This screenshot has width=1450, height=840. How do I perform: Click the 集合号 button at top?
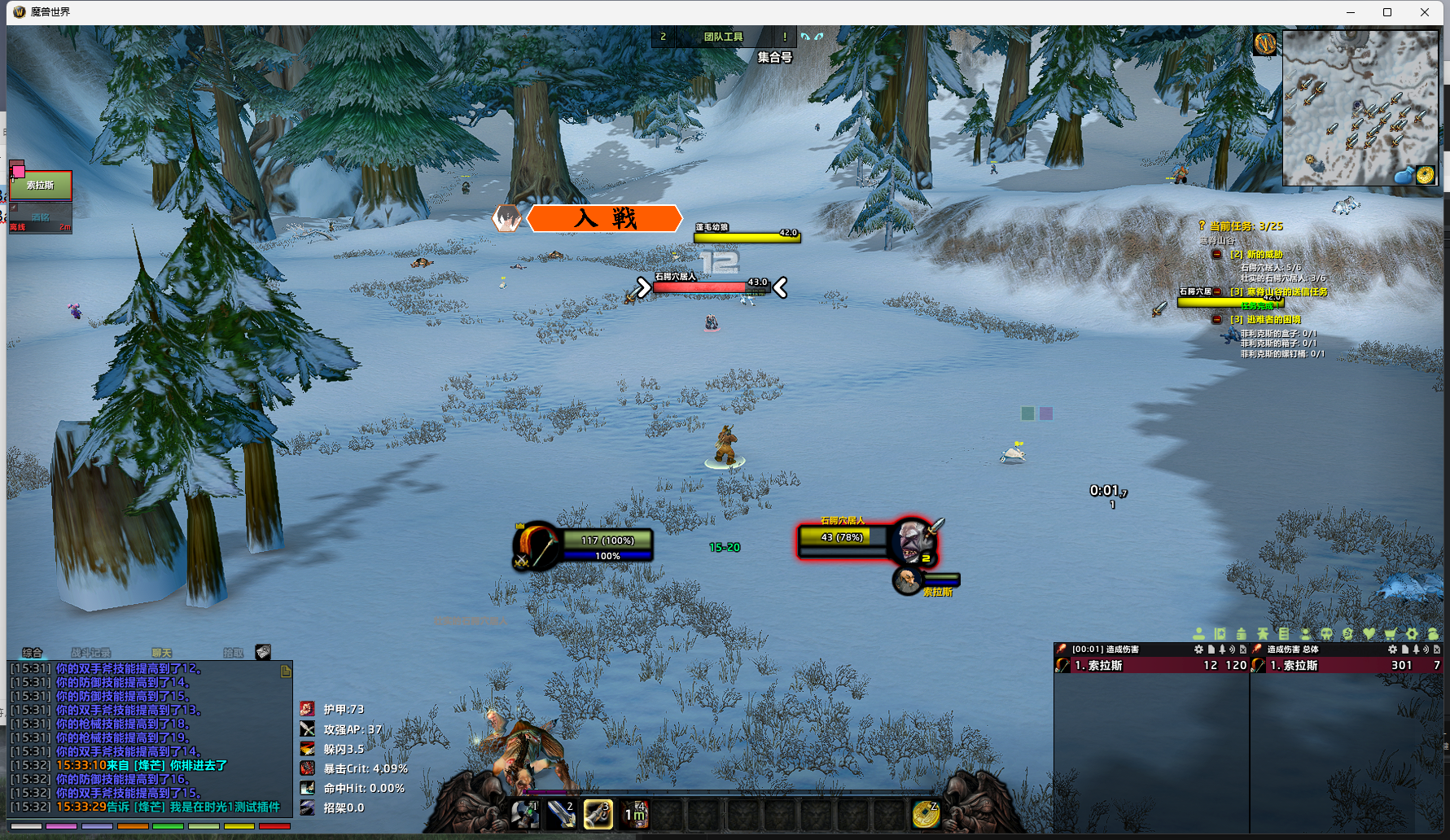[x=774, y=57]
